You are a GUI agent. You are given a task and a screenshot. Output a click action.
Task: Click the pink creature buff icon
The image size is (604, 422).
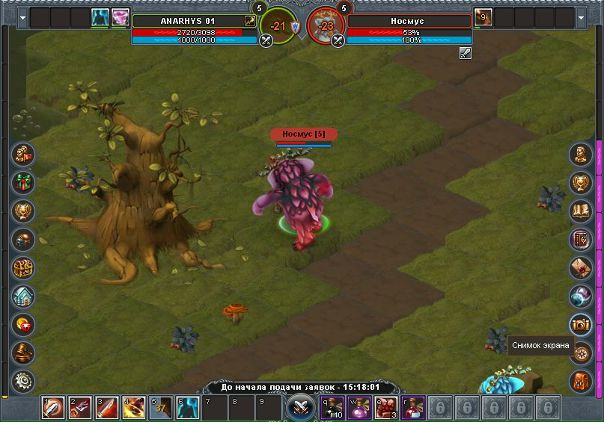(120, 17)
